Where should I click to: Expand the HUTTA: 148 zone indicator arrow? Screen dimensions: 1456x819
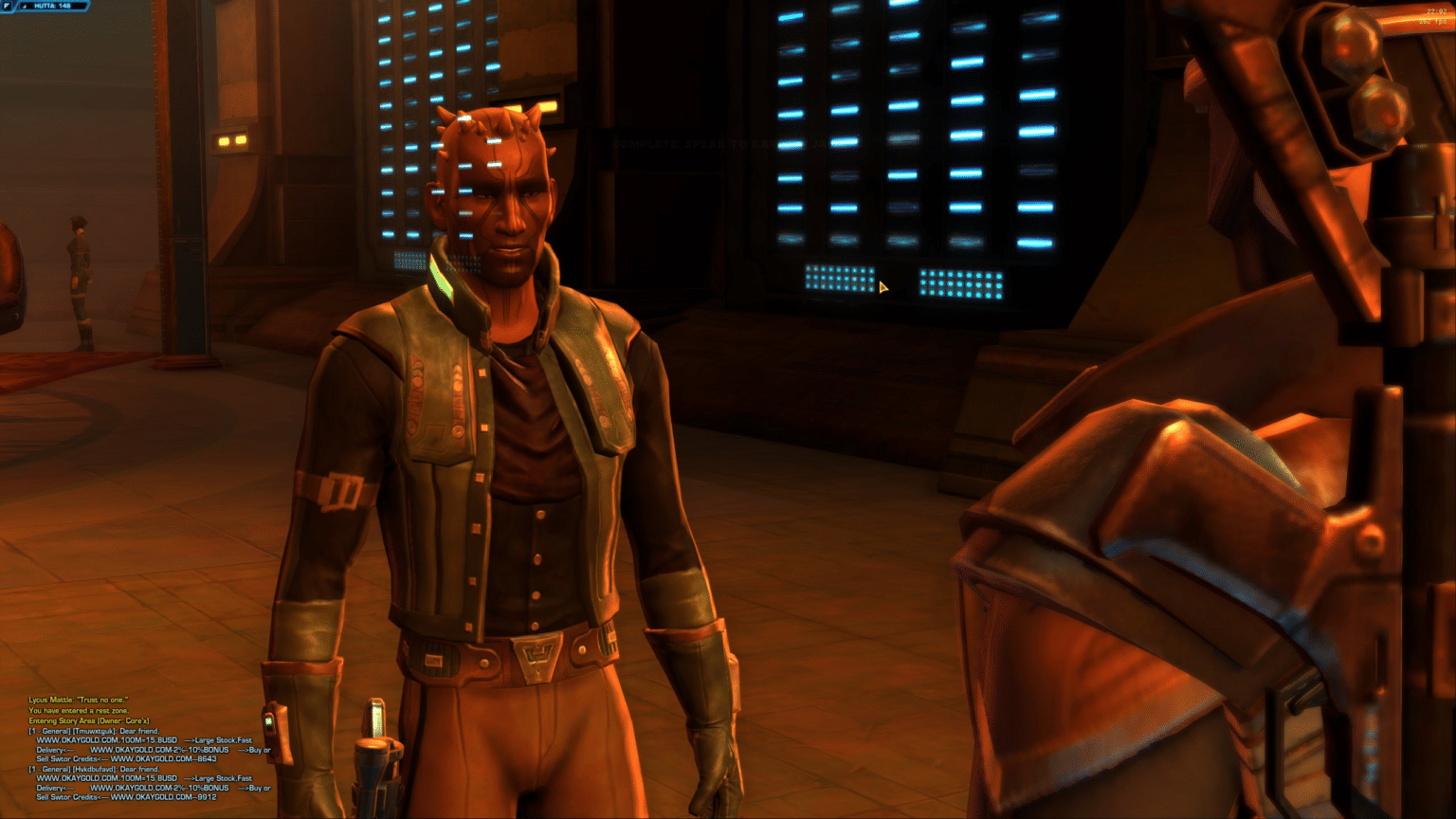[x=24, y=7]
